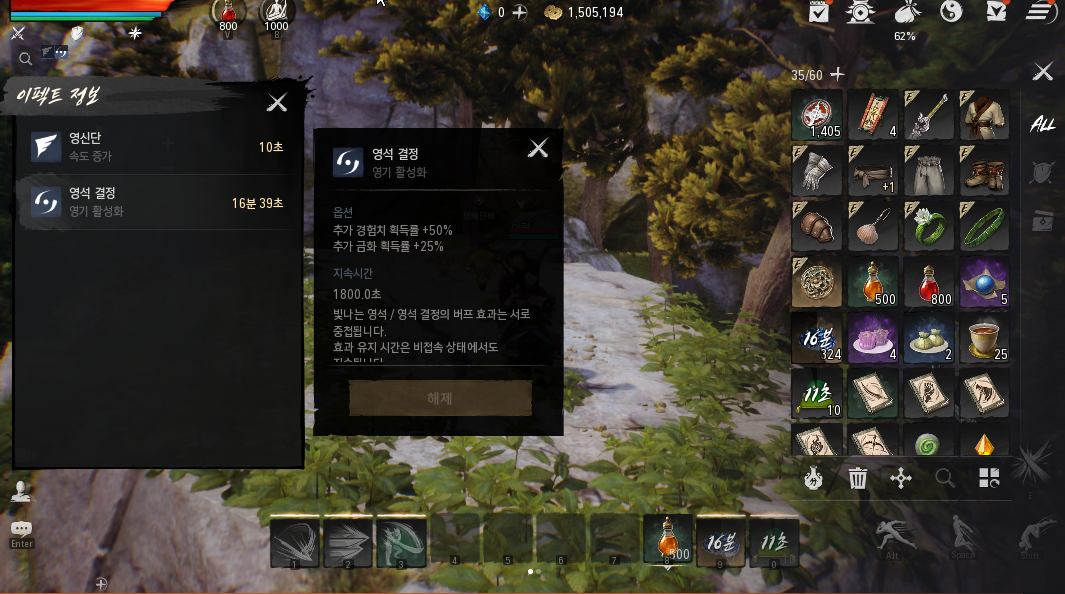Choose the tea cup item stack
This screenshot has width=1065, height=594.
(x=984, y=339)
